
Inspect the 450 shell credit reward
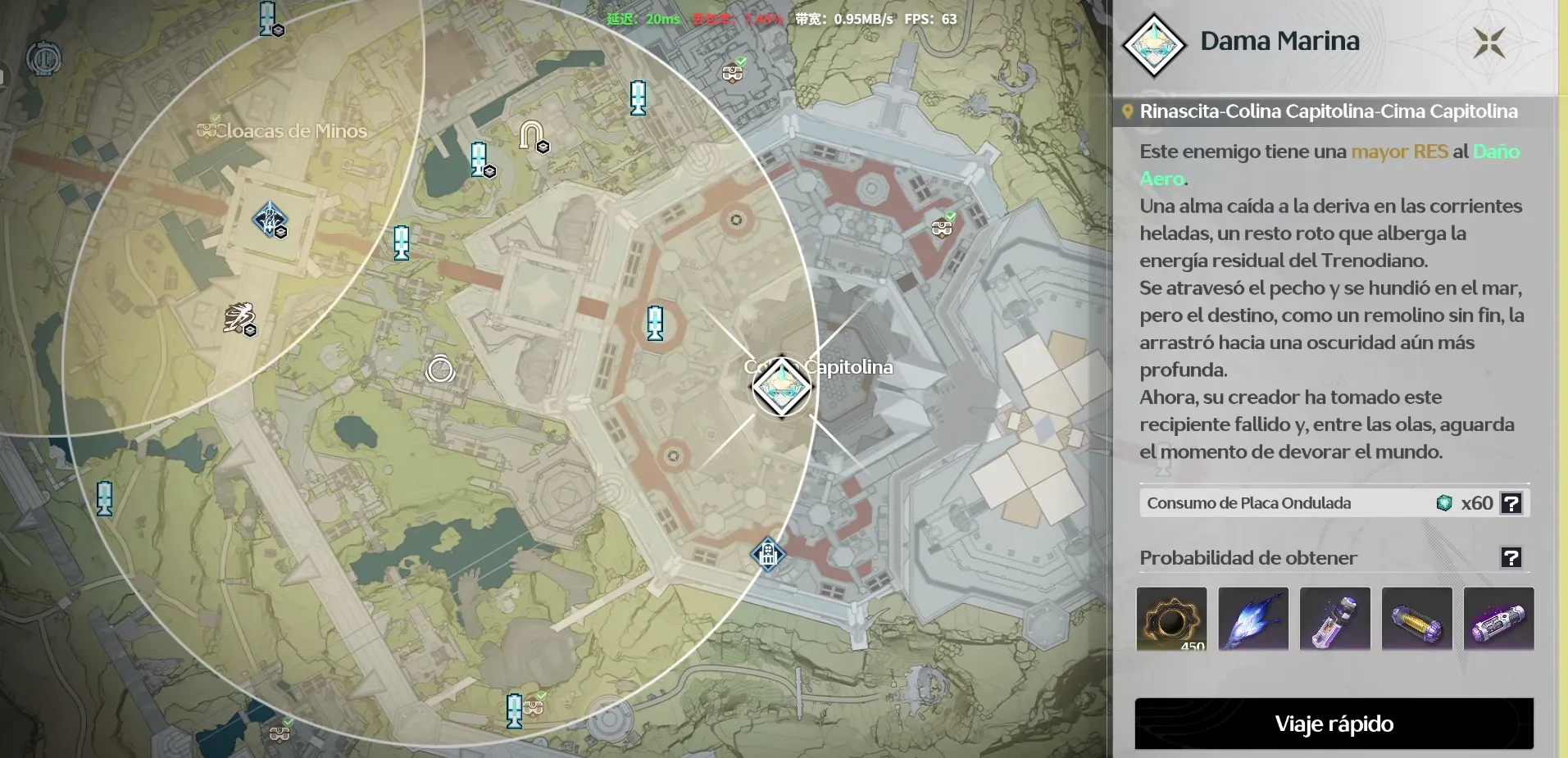(1171, 619)
